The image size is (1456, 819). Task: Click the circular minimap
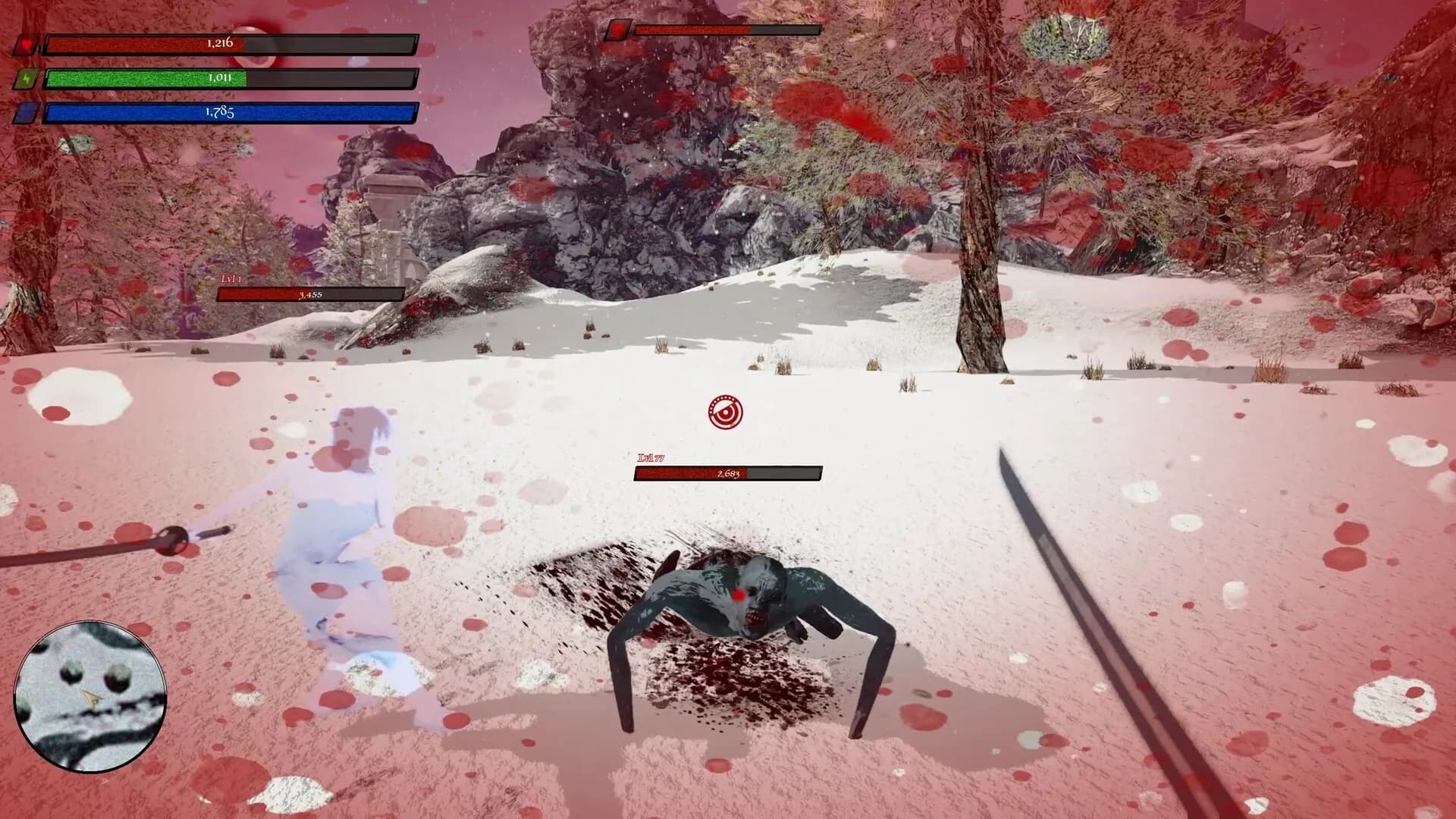coord(89,696)
